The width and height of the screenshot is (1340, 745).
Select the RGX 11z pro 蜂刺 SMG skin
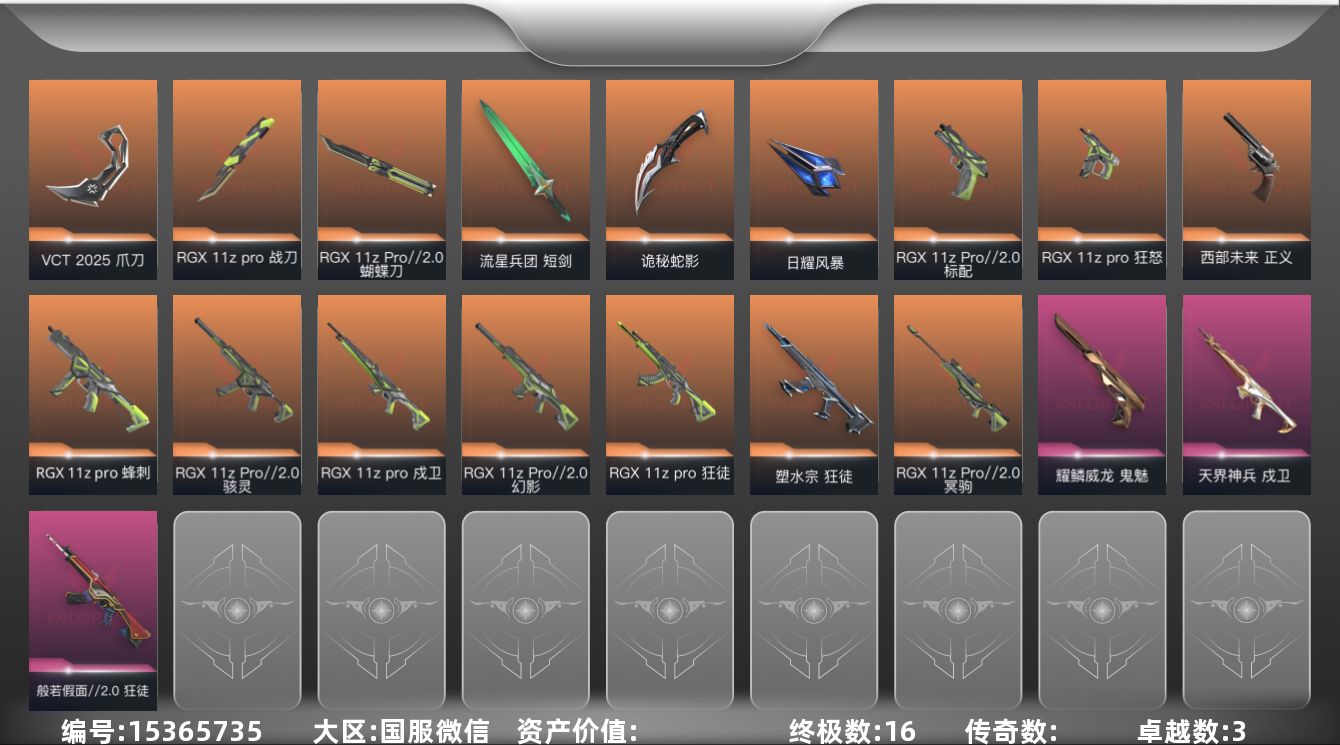(93, 393)
